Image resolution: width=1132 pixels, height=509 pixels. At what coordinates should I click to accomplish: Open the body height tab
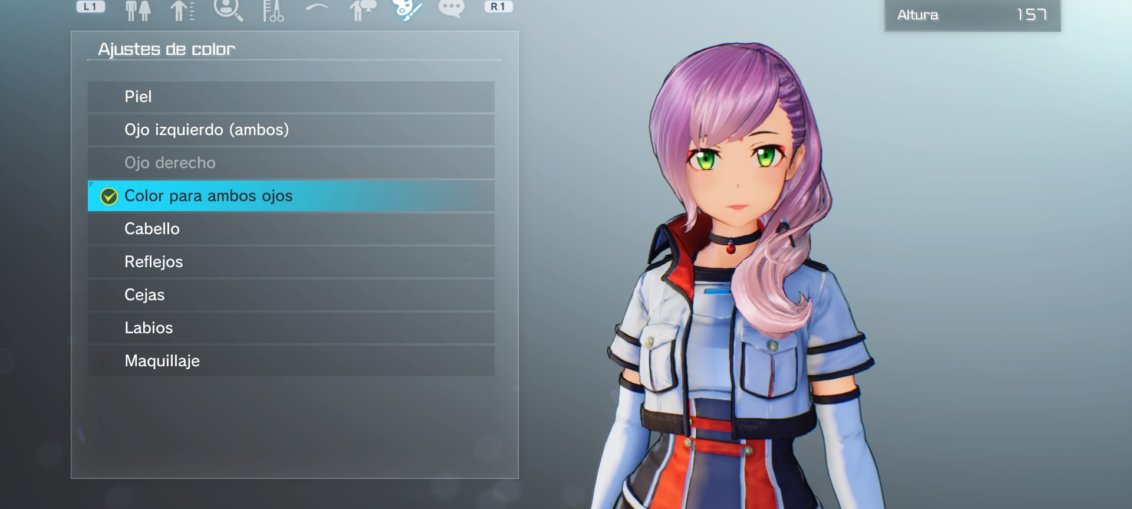182,10
